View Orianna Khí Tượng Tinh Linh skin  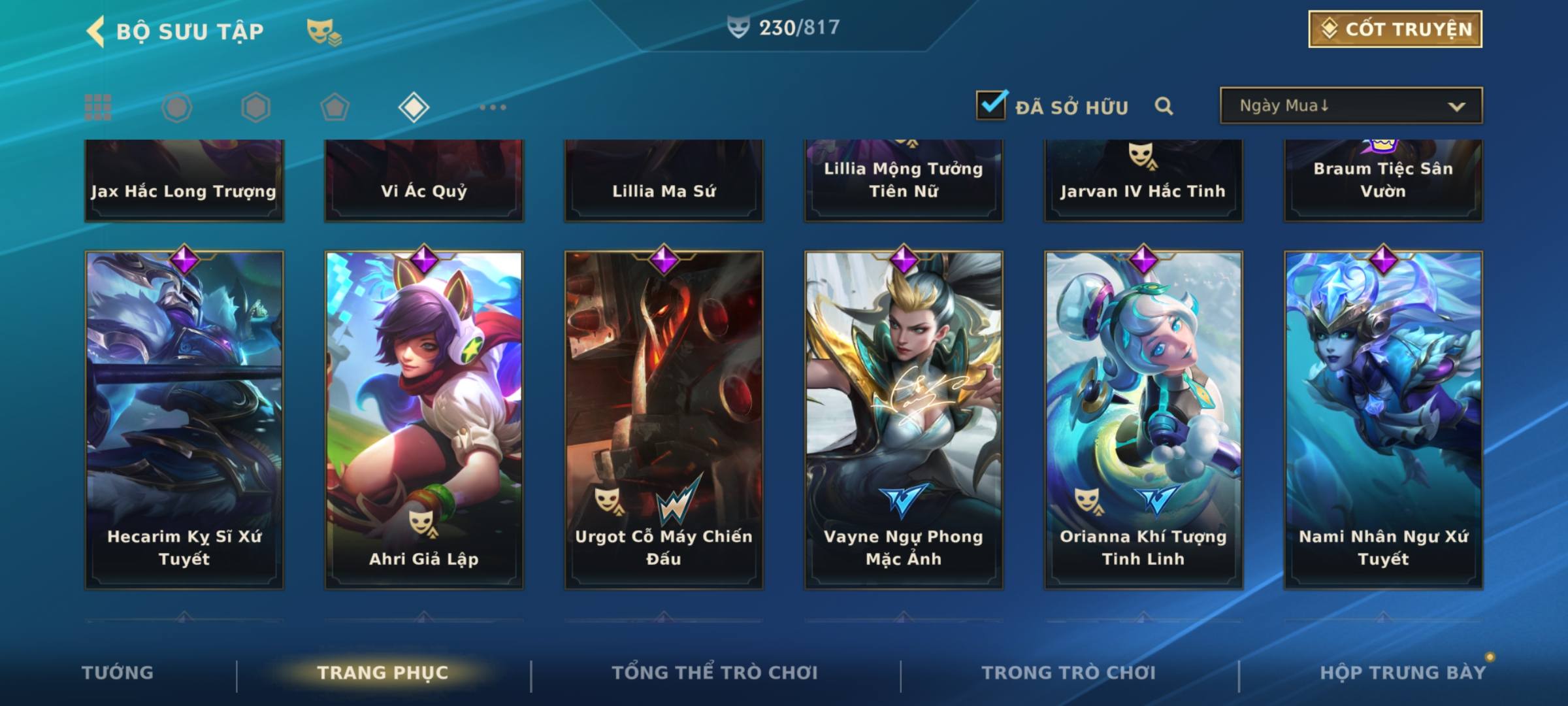pyautogui.click(x=1143, y=418)
